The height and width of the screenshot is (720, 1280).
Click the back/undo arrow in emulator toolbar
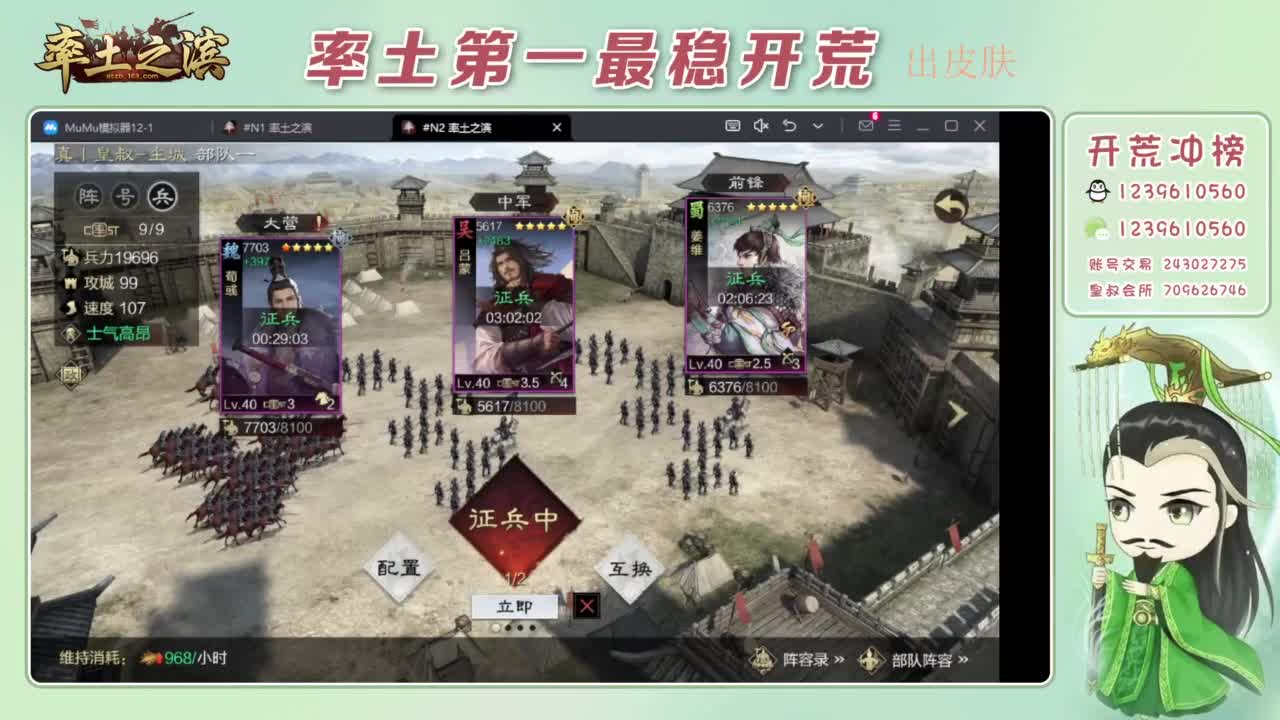(x=791, y=127)
